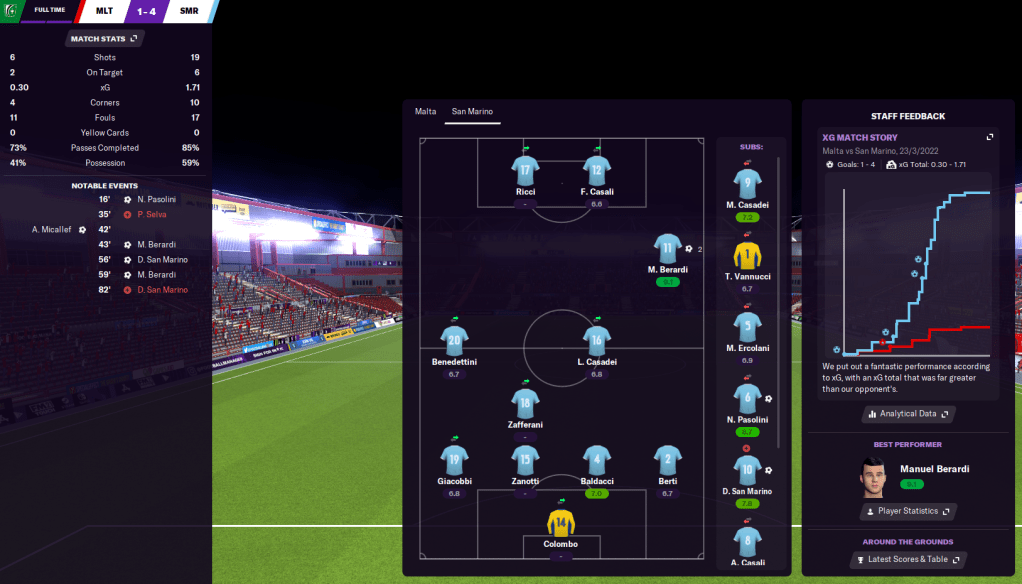Choose F. Casali number 12 shirt
The width and height of the screenshot is (1022, 584).
pyautogui.click(x=597, y=170)
